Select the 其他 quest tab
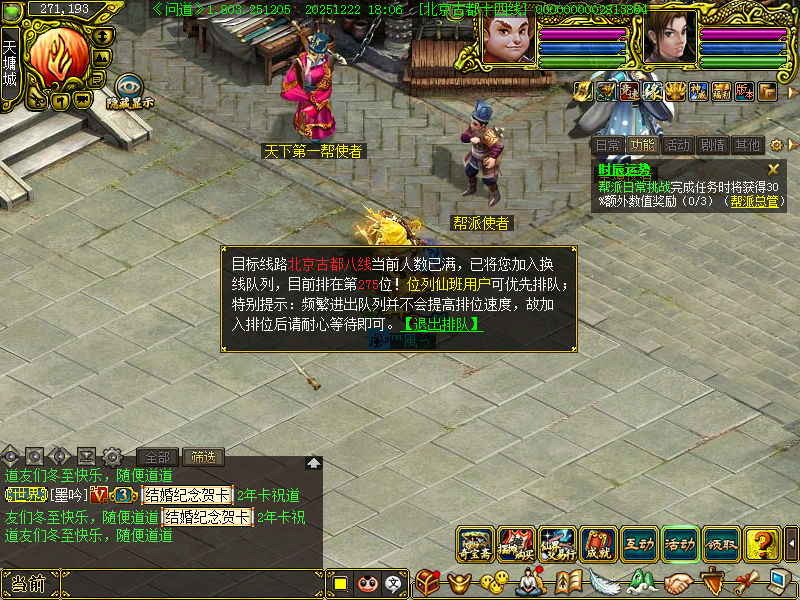Screen dimensions: 800x600 click(747, 146)
